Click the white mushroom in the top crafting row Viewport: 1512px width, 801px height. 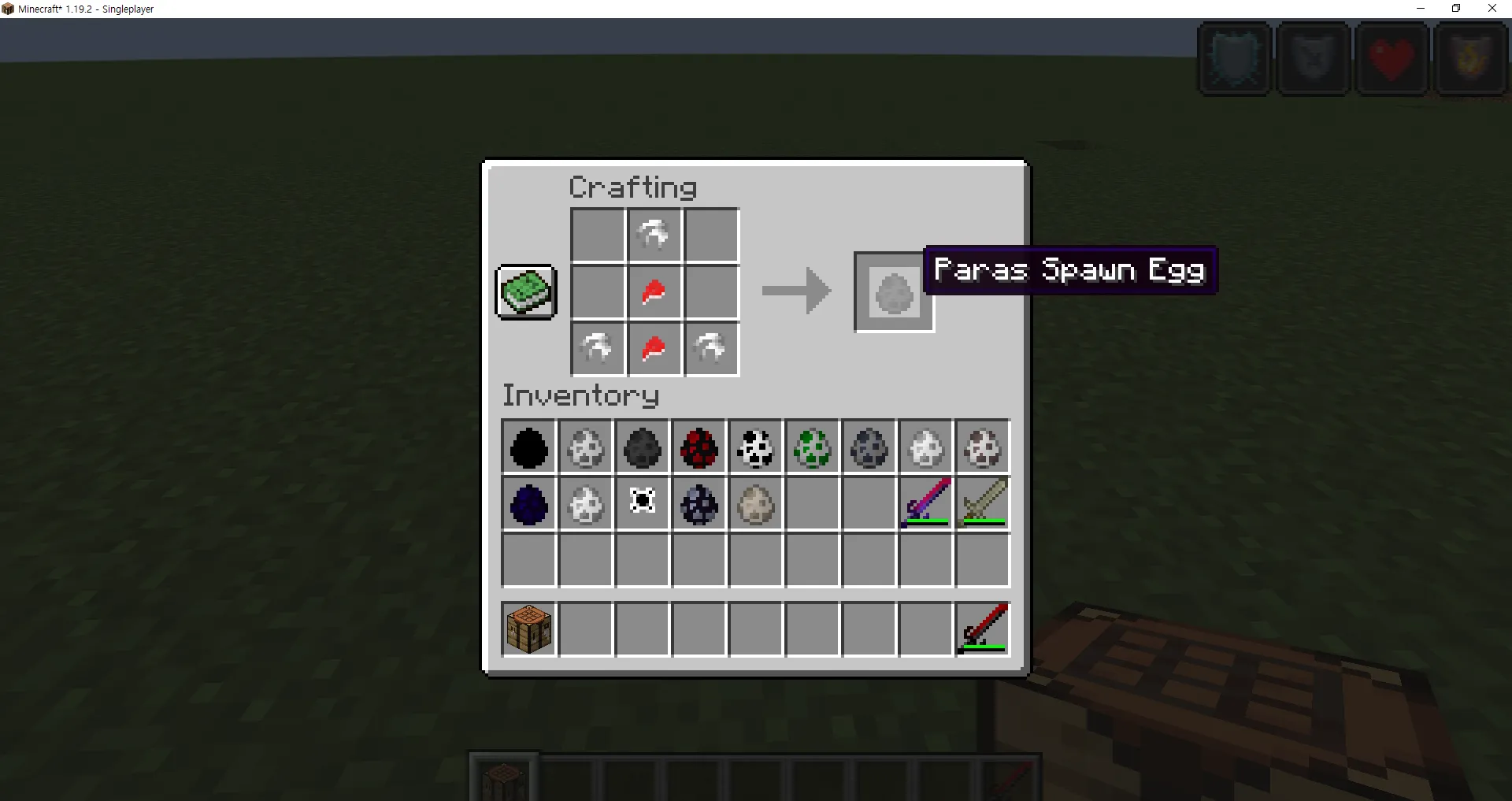pos(654,234)
